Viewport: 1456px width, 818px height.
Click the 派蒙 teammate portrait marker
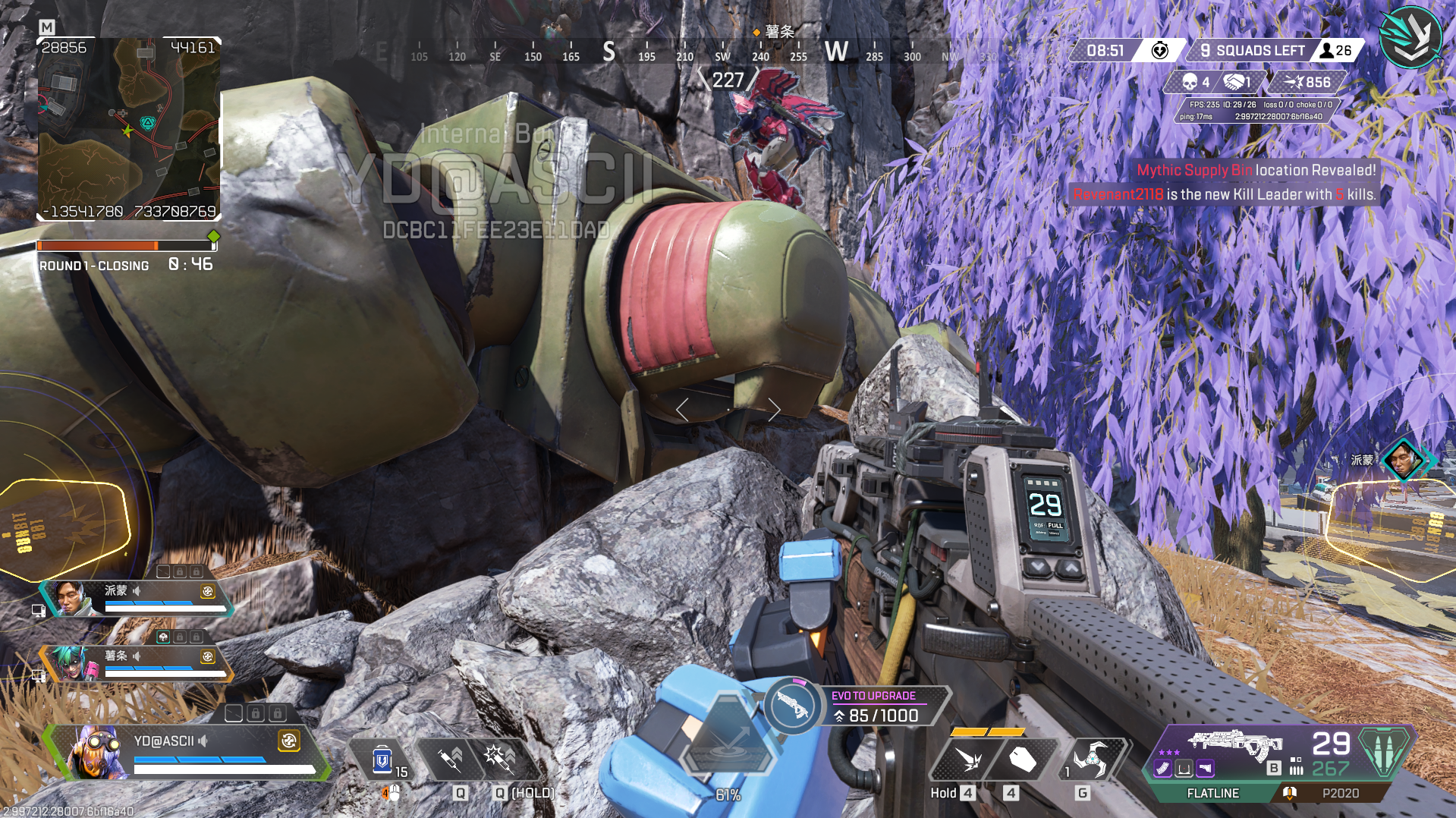1402,459
